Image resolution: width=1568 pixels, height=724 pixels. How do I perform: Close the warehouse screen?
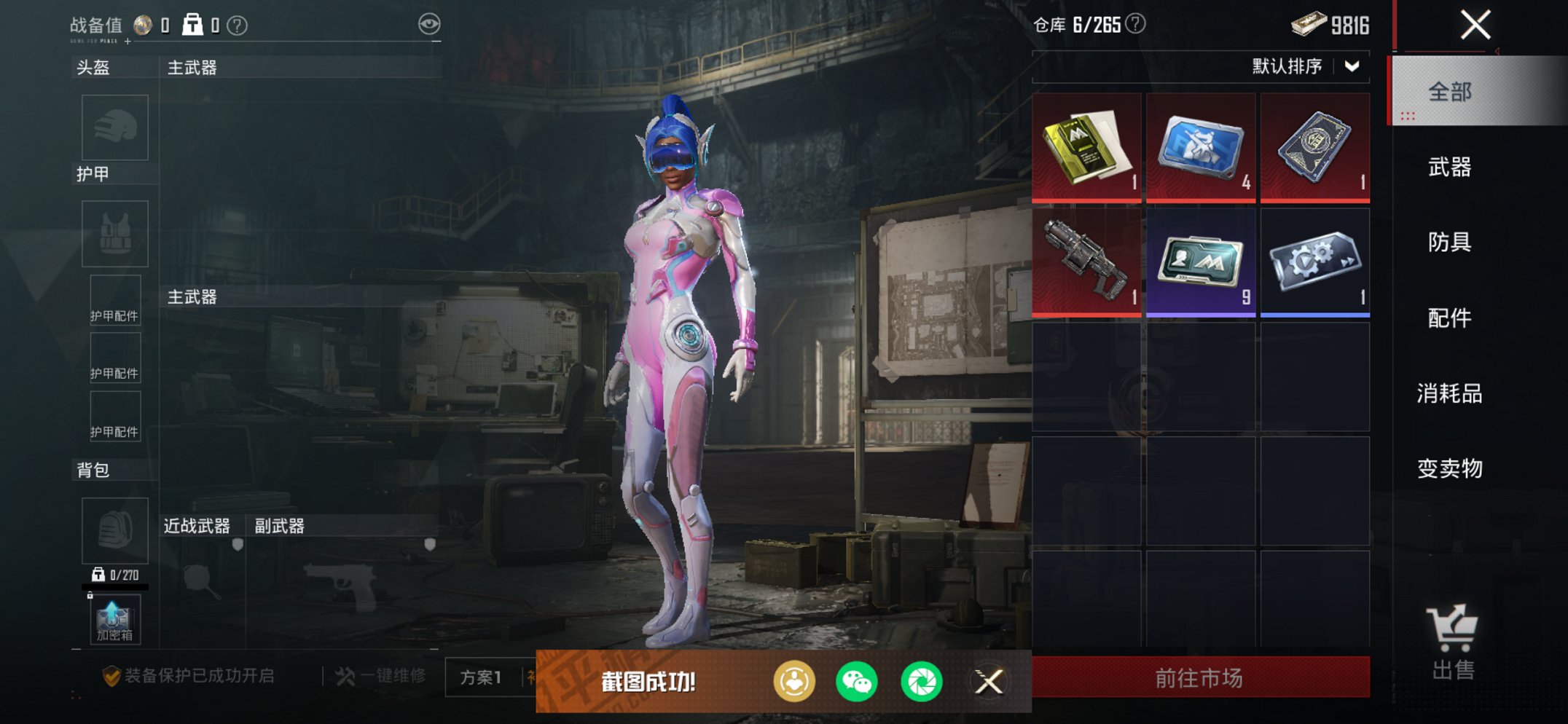[x=1475, y=25]
